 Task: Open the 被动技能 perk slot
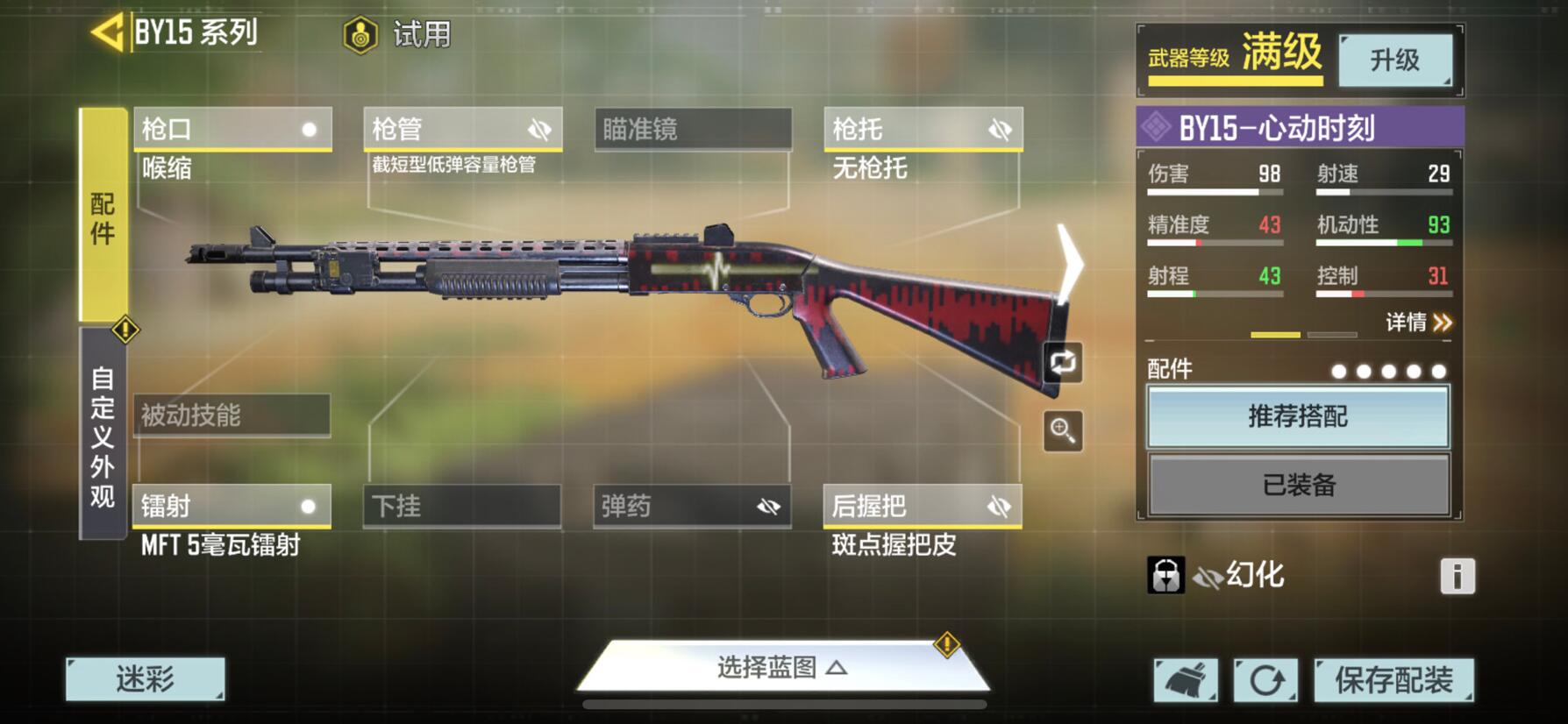pyautogui.click(x=232, y=415)
